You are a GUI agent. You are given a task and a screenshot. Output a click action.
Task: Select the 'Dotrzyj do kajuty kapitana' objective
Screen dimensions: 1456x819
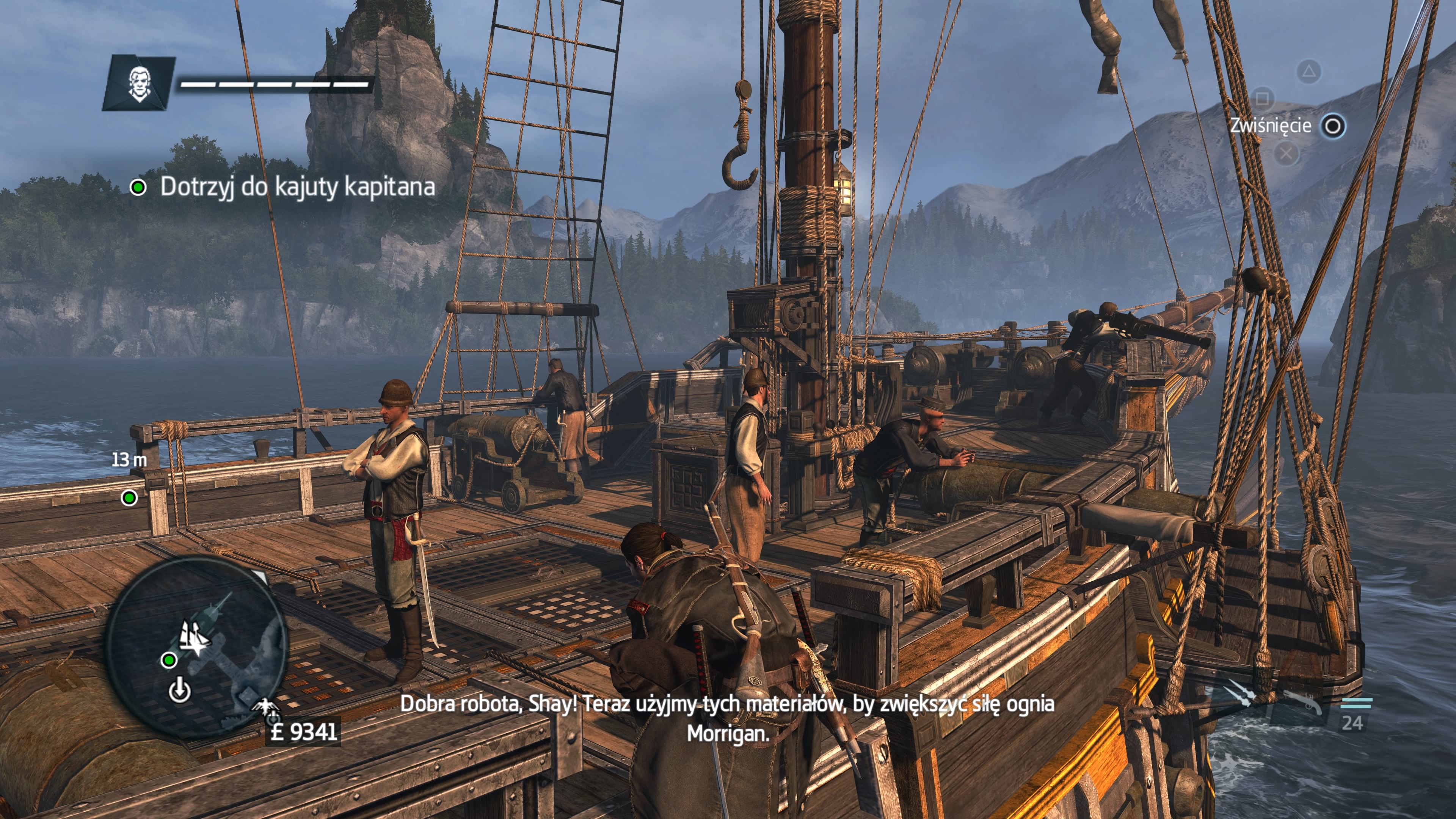click(297, 187)
